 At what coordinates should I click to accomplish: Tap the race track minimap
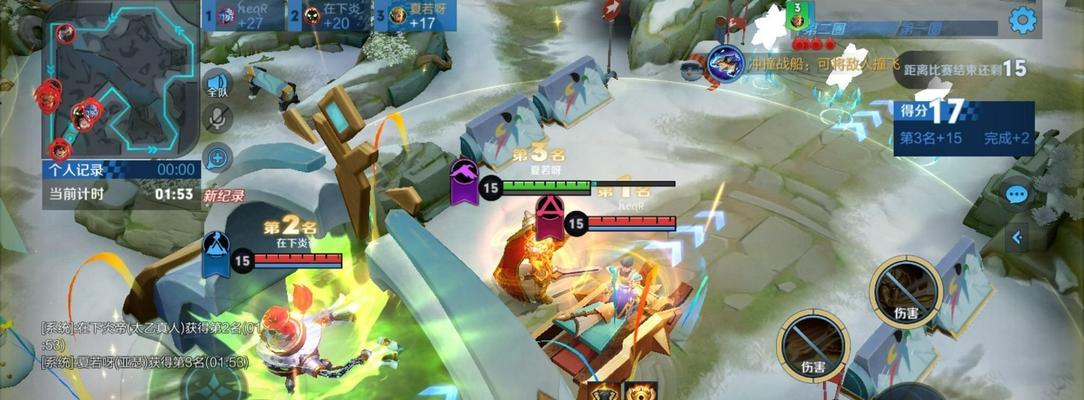(118, 78)
